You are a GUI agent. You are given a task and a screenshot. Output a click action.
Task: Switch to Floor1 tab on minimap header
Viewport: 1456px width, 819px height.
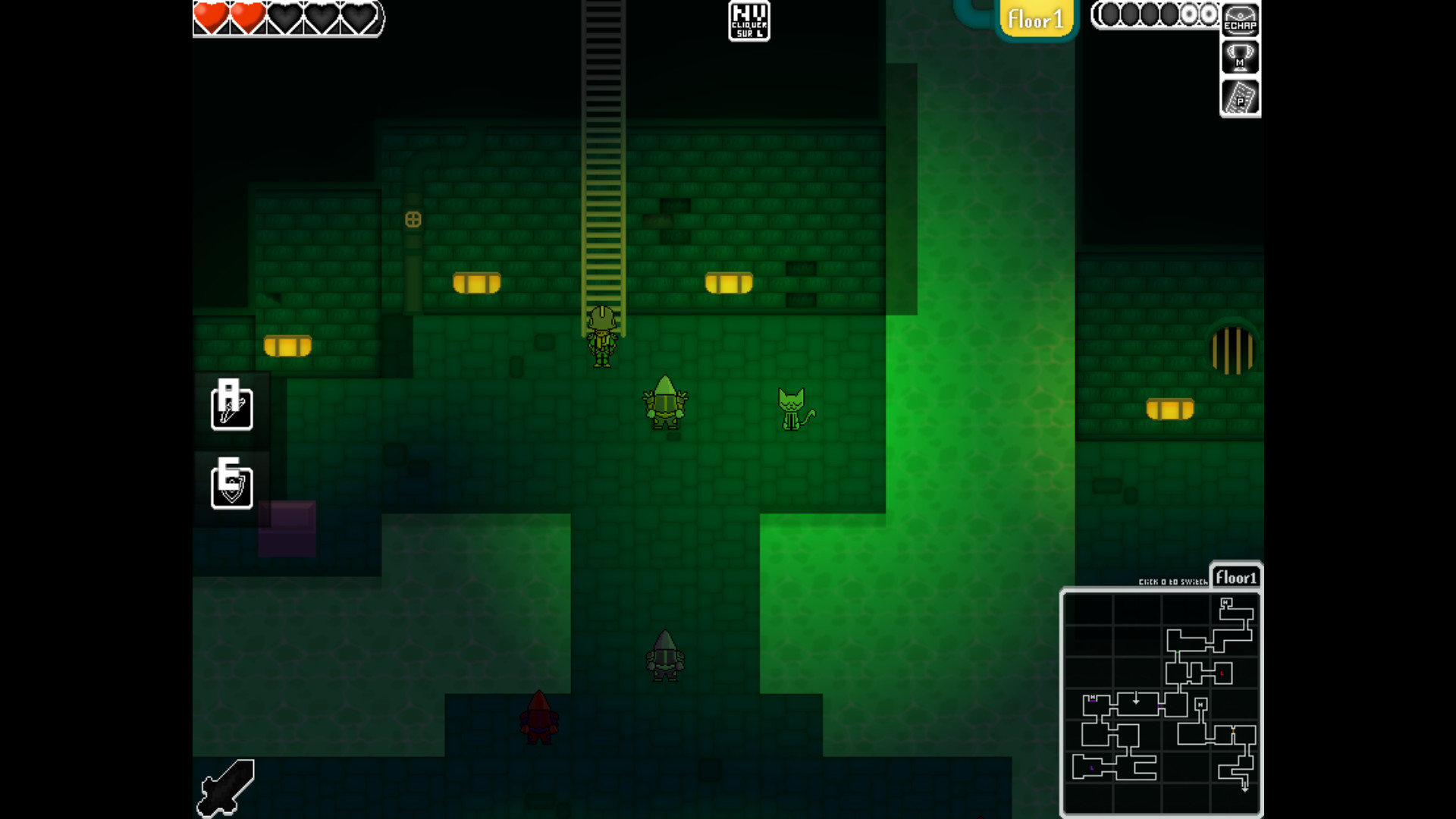click(1238, 578)
